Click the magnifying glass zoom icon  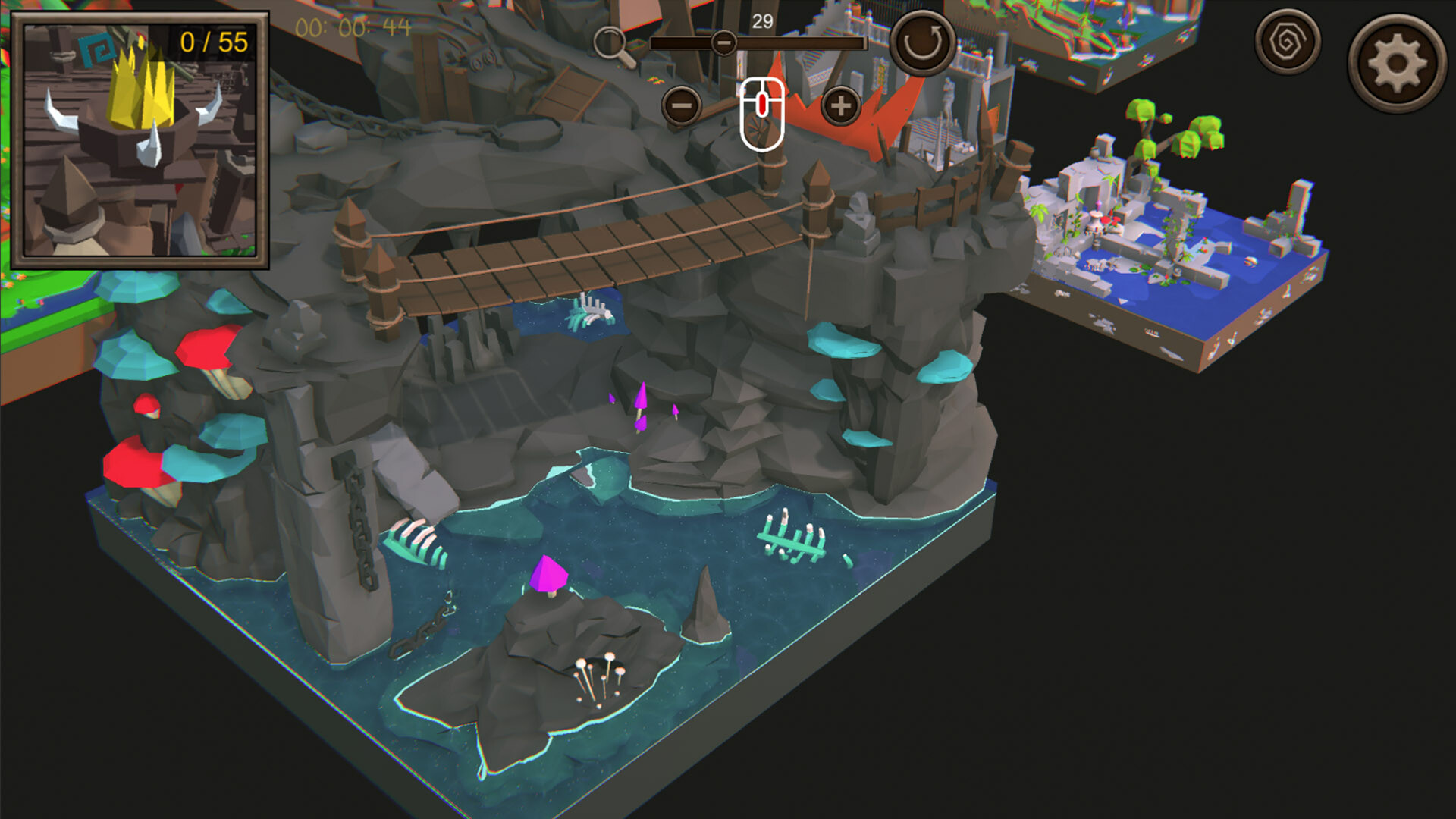pyautogui.click(x=611, y=42)
